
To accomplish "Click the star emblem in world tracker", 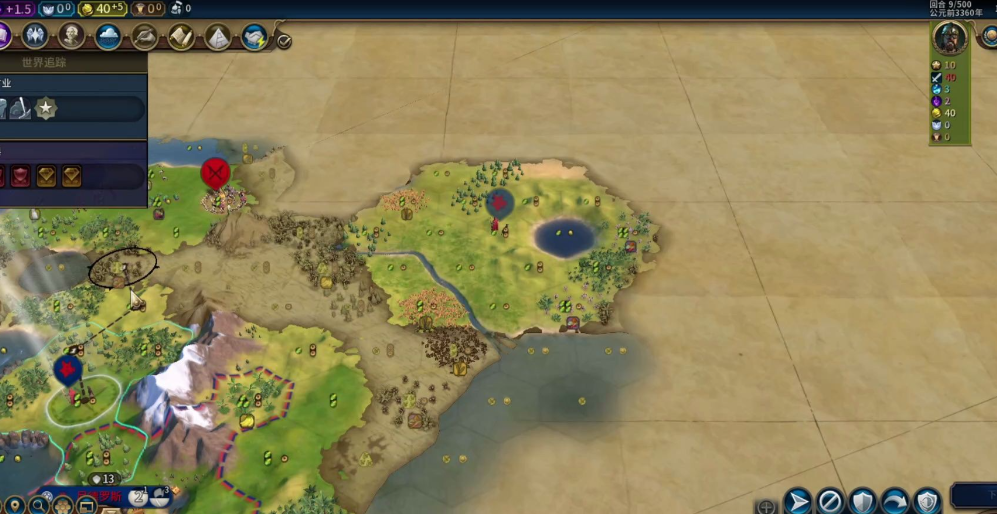I will pos(46,108).
